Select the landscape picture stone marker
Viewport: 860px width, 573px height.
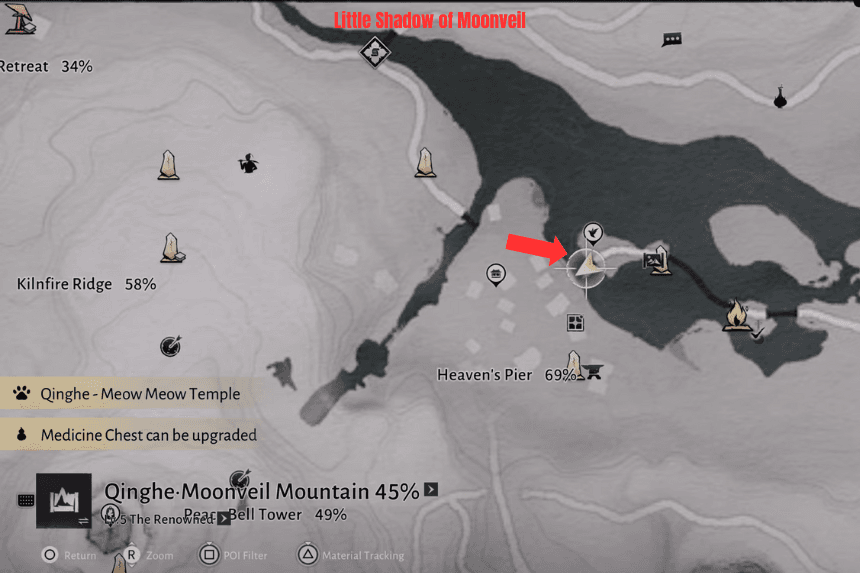pyautogui.click(x=658, y=261)
